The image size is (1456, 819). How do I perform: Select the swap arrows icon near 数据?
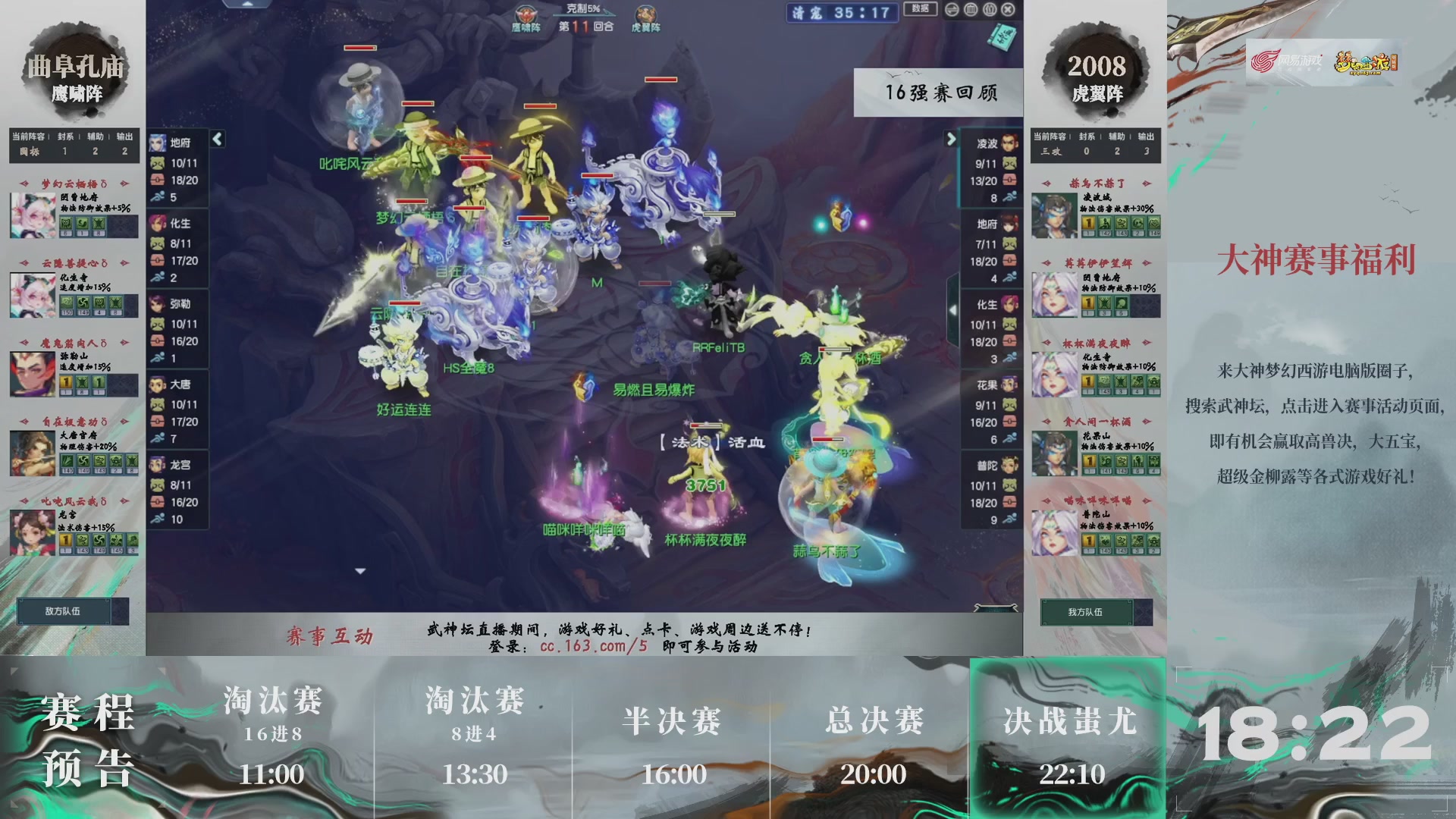[x=951, y=9]
